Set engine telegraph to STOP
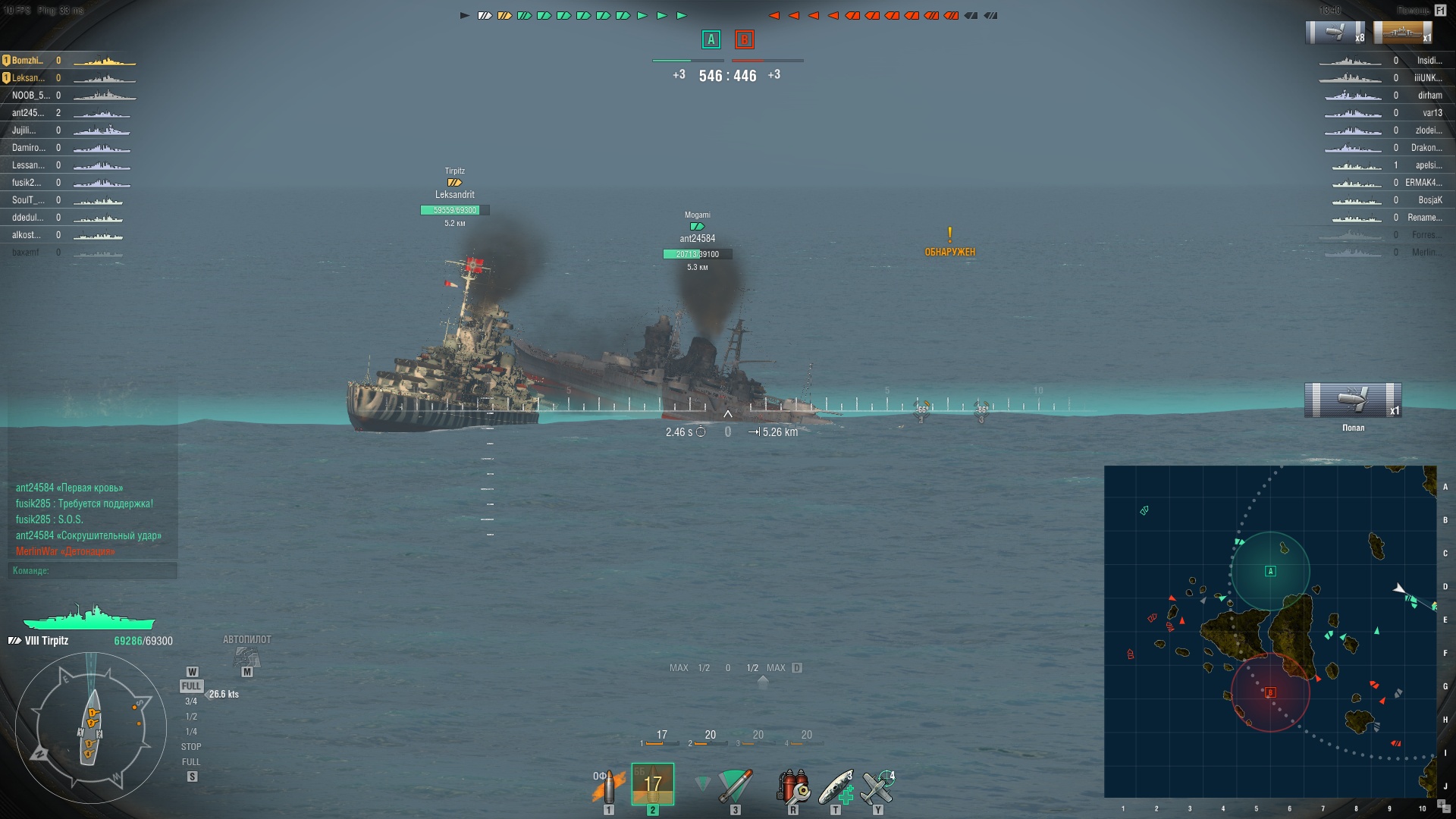 tap(191, 747)
